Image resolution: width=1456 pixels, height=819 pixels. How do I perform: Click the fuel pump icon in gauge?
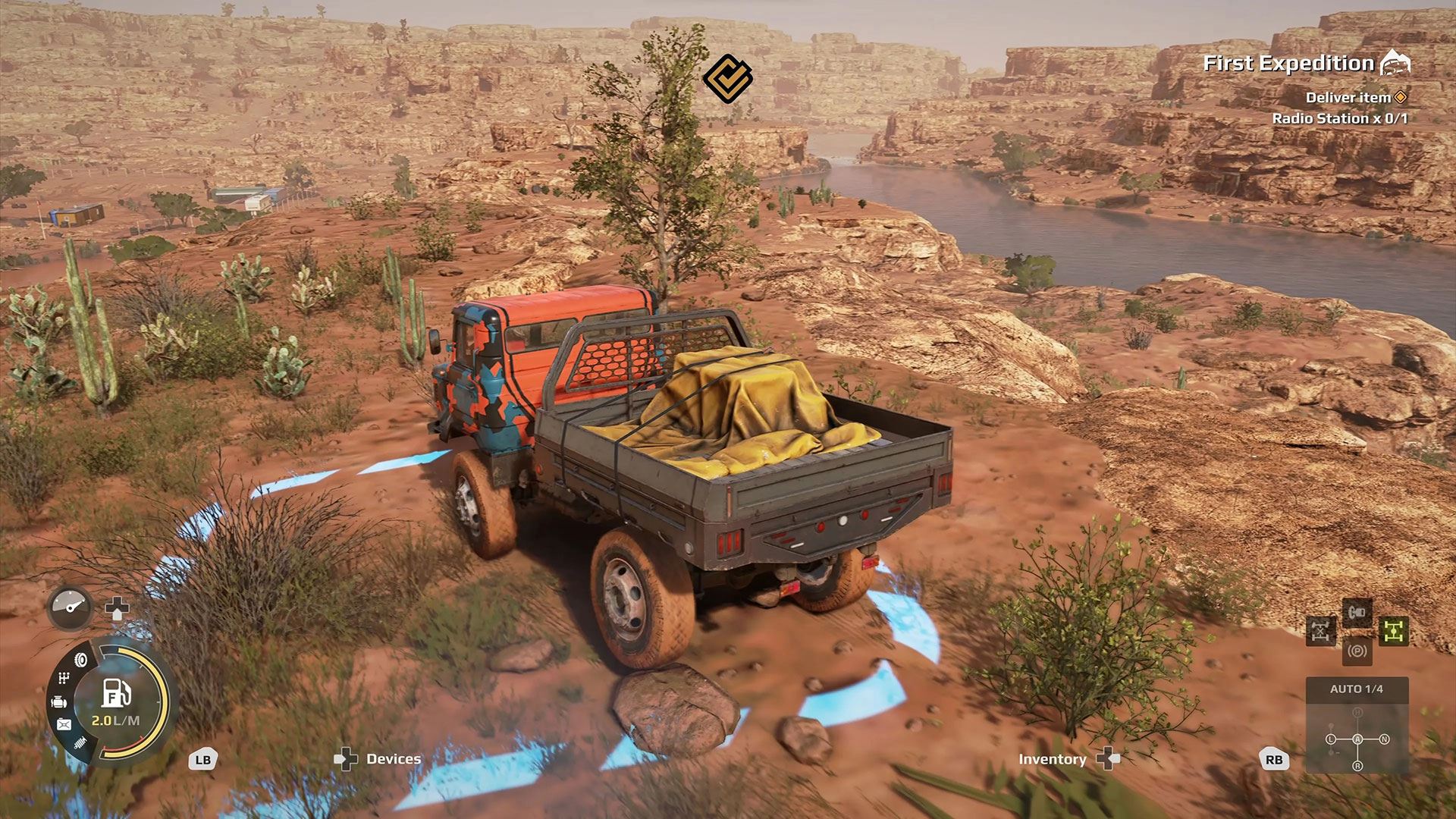point(117,693)
